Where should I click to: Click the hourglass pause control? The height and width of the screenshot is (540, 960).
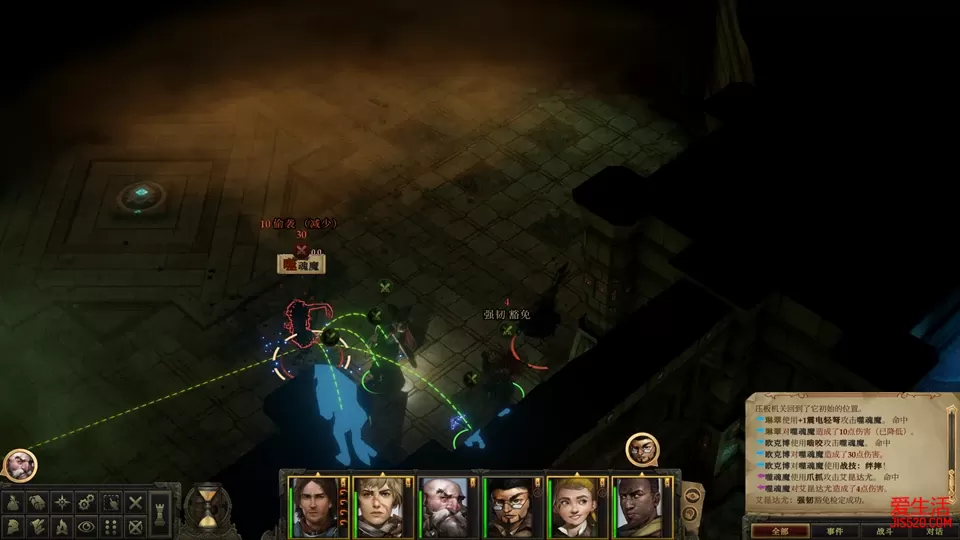206,507
